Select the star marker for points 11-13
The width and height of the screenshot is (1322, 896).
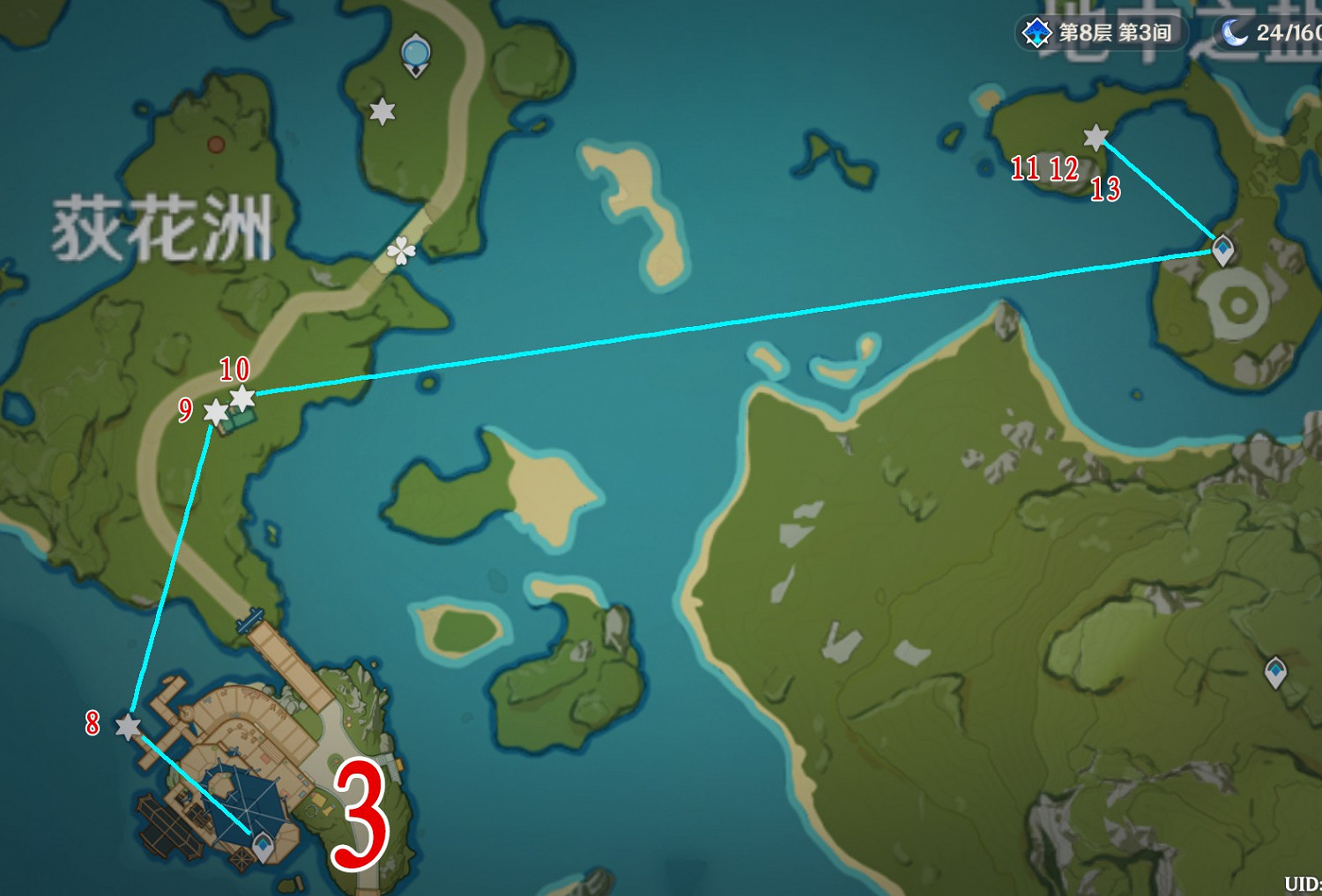point(1094,137)
